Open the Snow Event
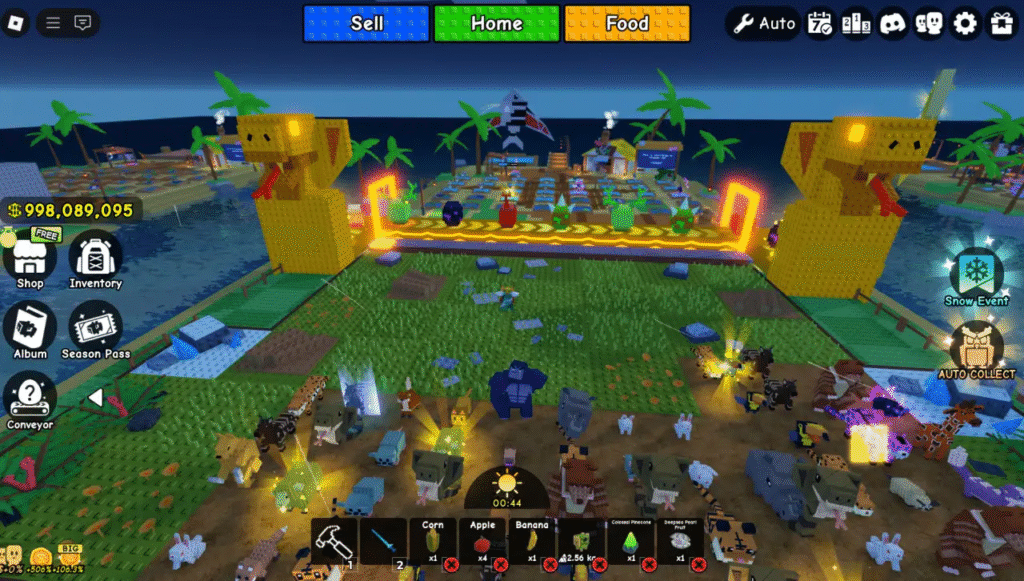The image size is (1024, 581). pyautogui.click(x=976, y=274)
